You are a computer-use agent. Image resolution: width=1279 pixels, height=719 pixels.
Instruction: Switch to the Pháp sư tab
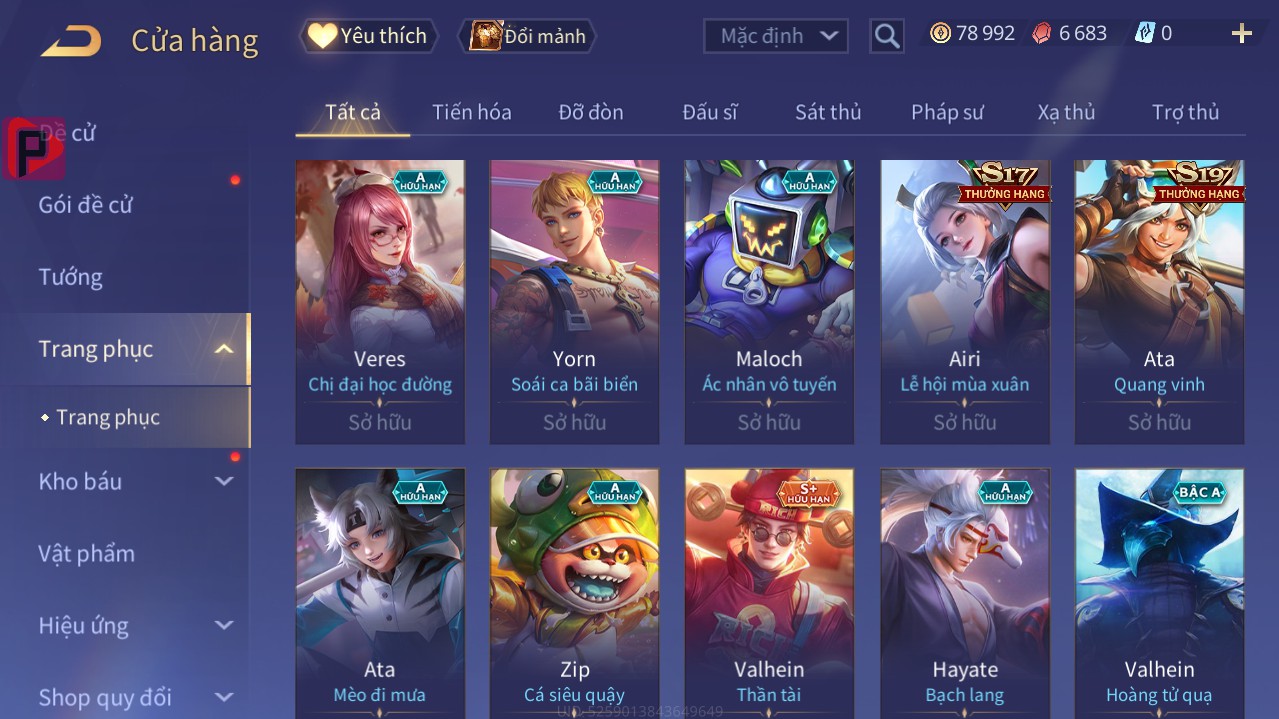(x=946, y=112)
